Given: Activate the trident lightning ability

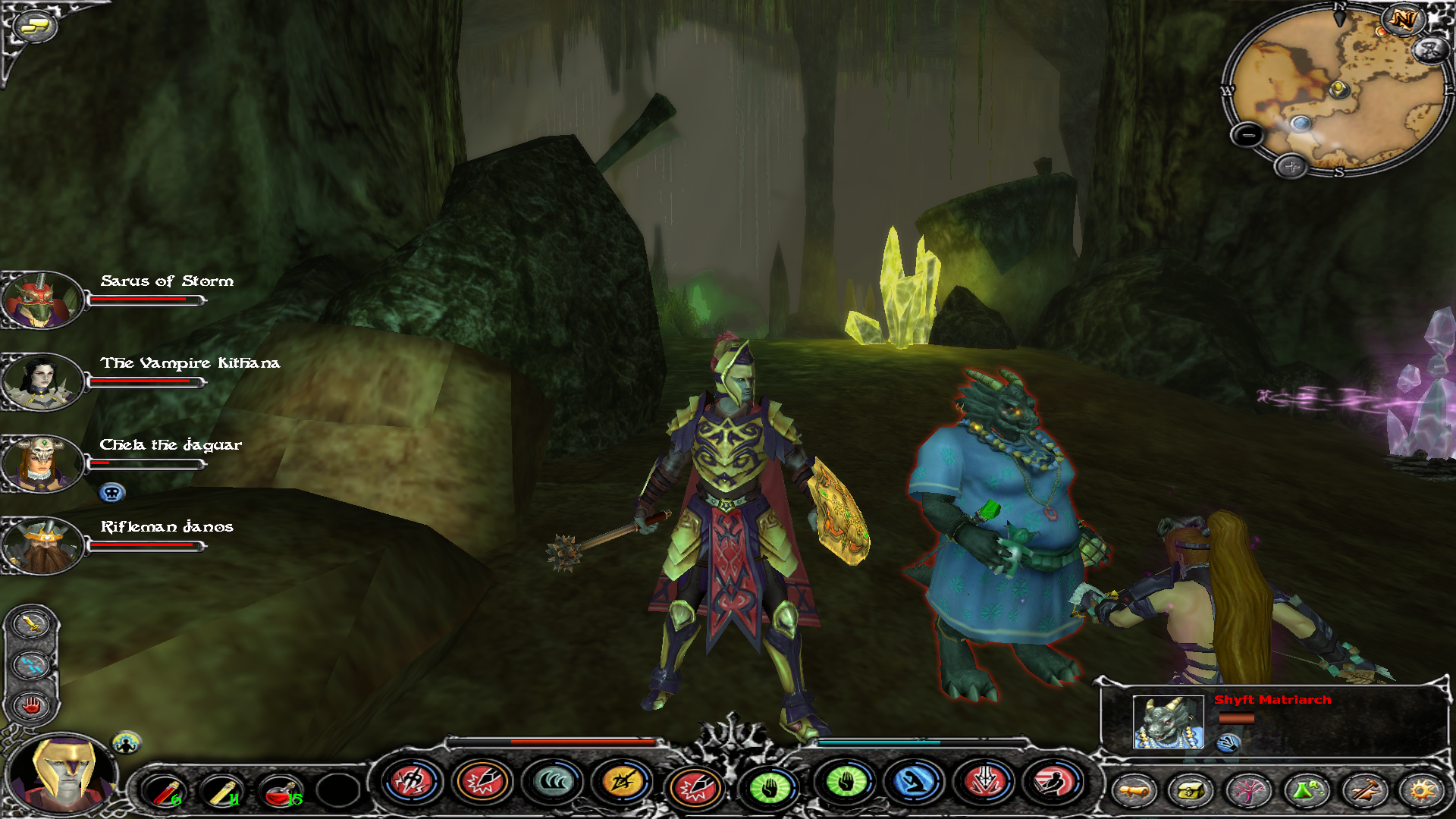Looking at the screenshot, I should click(x=412, y=782).
